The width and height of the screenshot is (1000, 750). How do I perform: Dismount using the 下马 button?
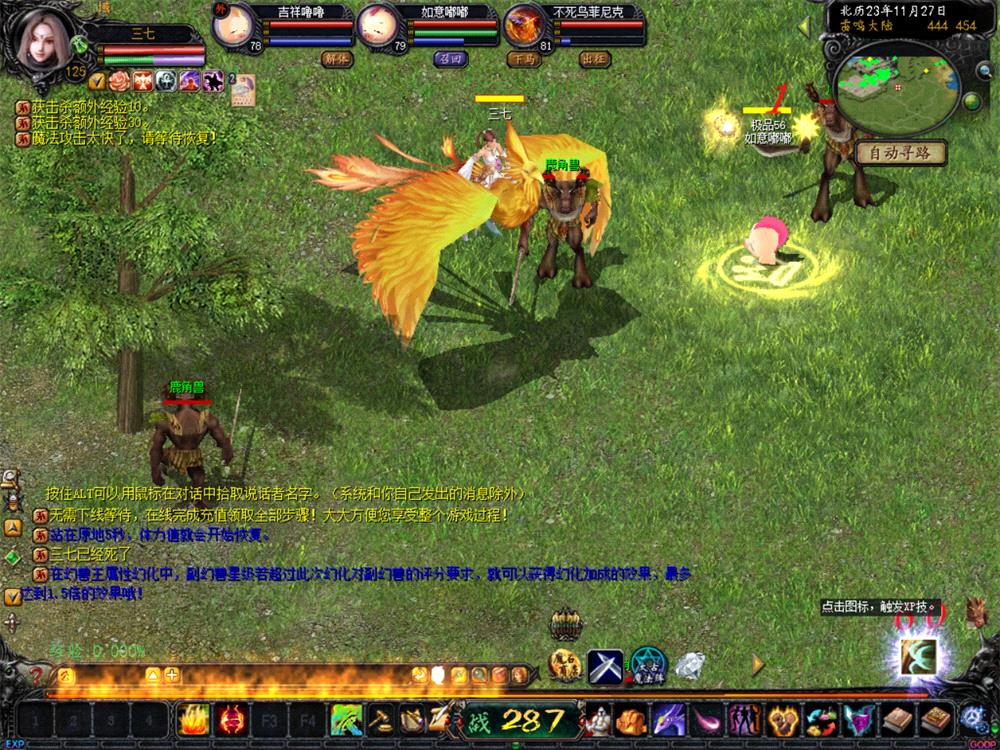[522, 58]
